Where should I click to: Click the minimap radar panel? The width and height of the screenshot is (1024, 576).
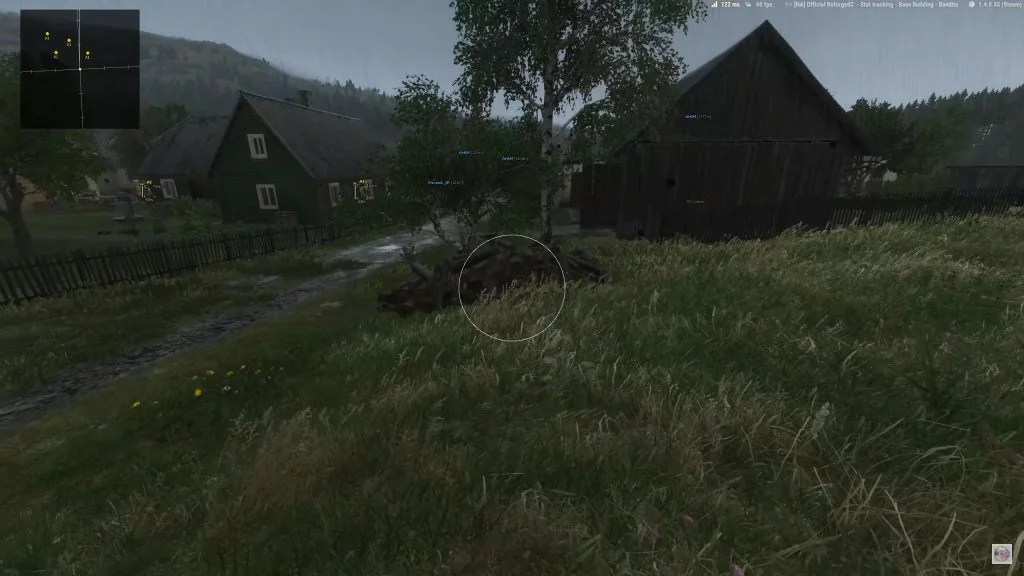click(80, 69)
